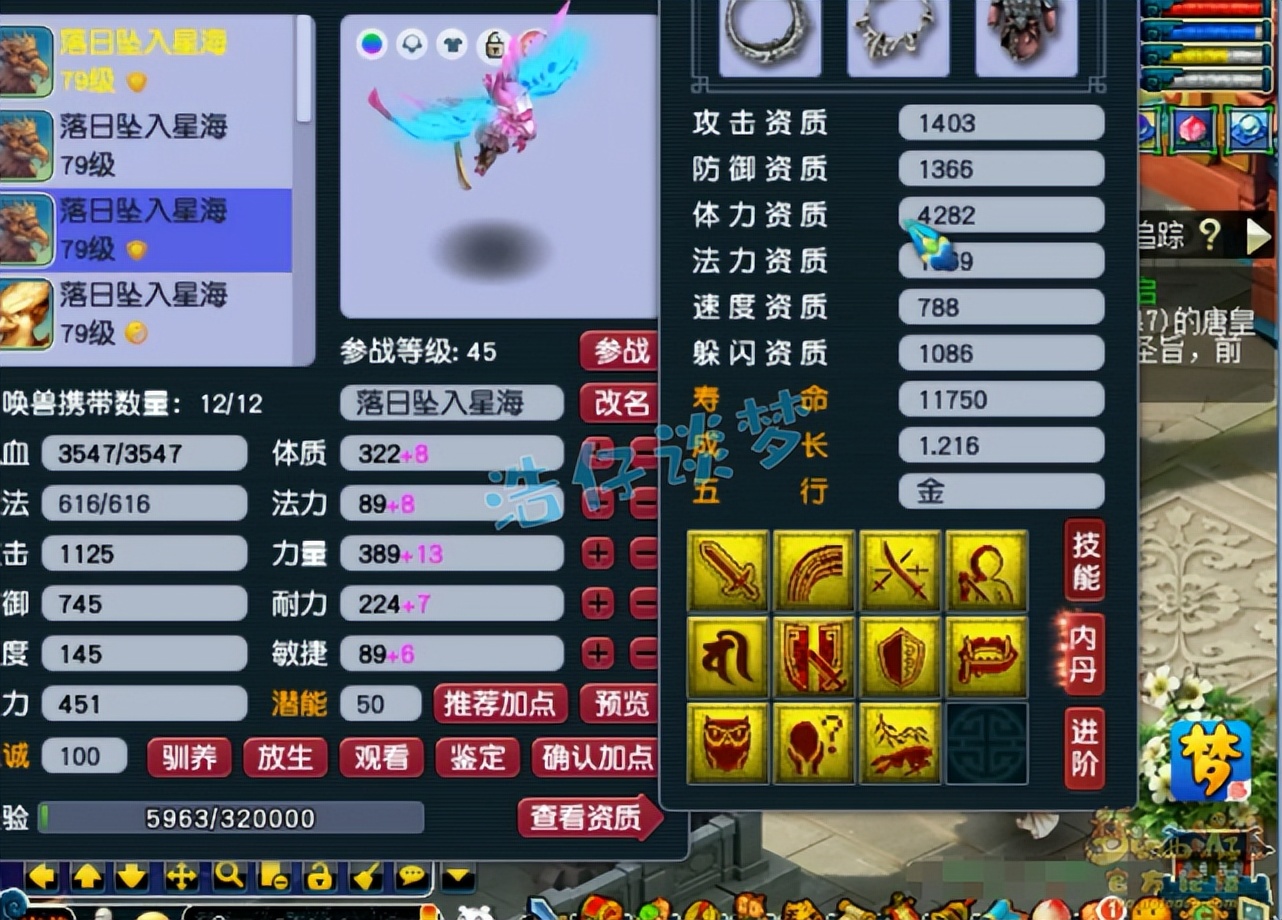
Task: Click the 确认加点 confirm points button
Action: pyautogui.click(x=595, y=757)
